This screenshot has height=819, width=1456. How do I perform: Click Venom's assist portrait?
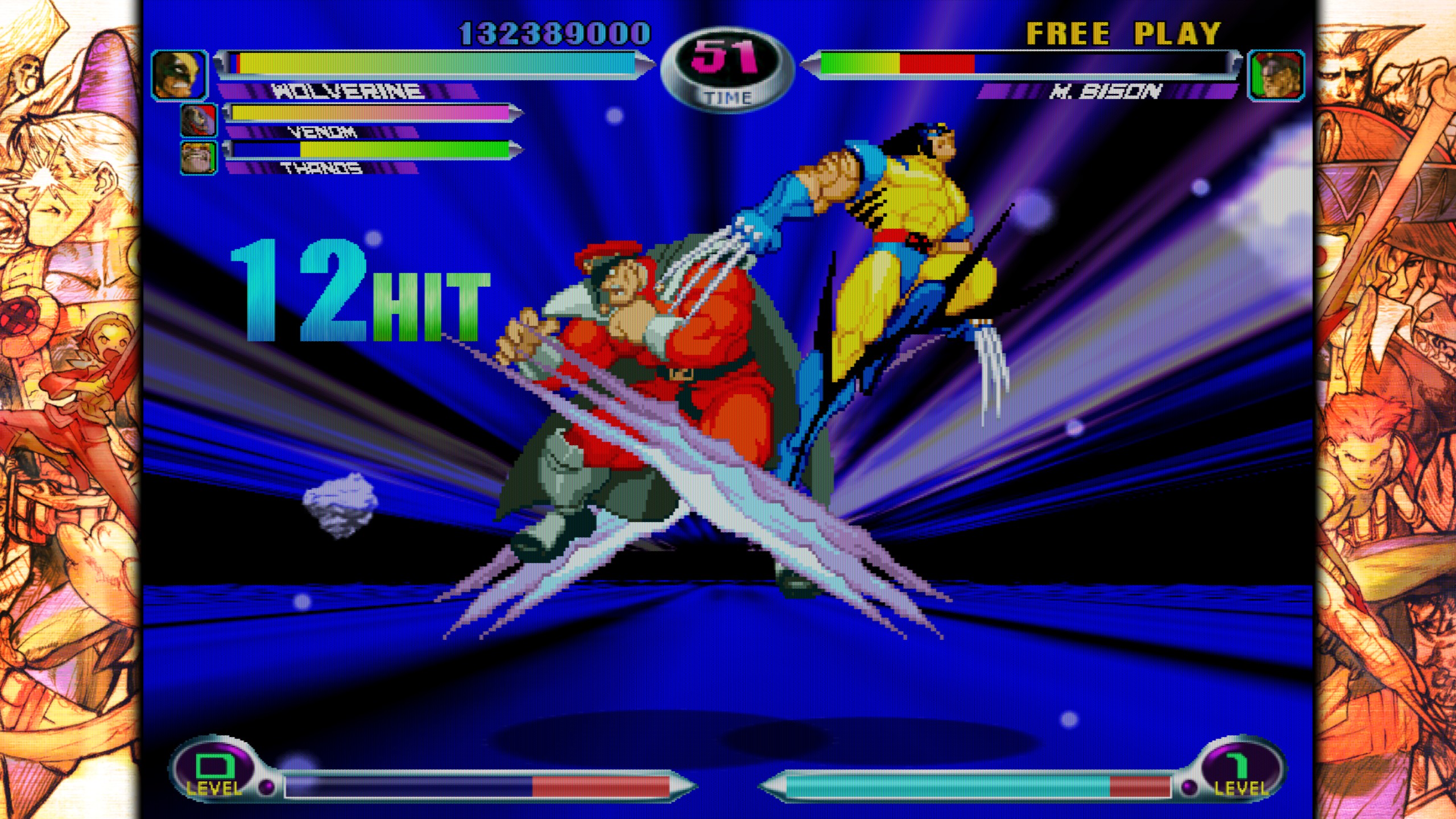(198, 121)
